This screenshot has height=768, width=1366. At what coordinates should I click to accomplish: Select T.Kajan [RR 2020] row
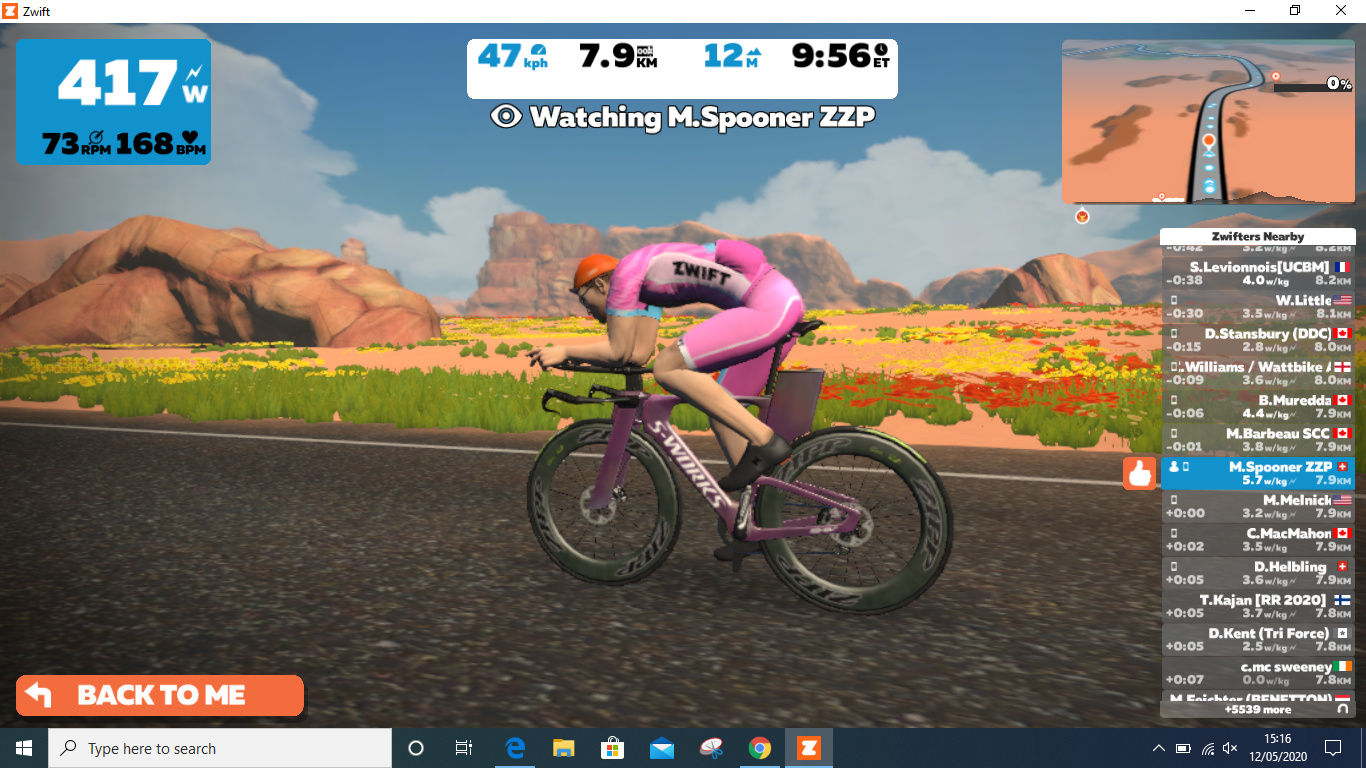pyautogui.click(x=1257, y=606)
